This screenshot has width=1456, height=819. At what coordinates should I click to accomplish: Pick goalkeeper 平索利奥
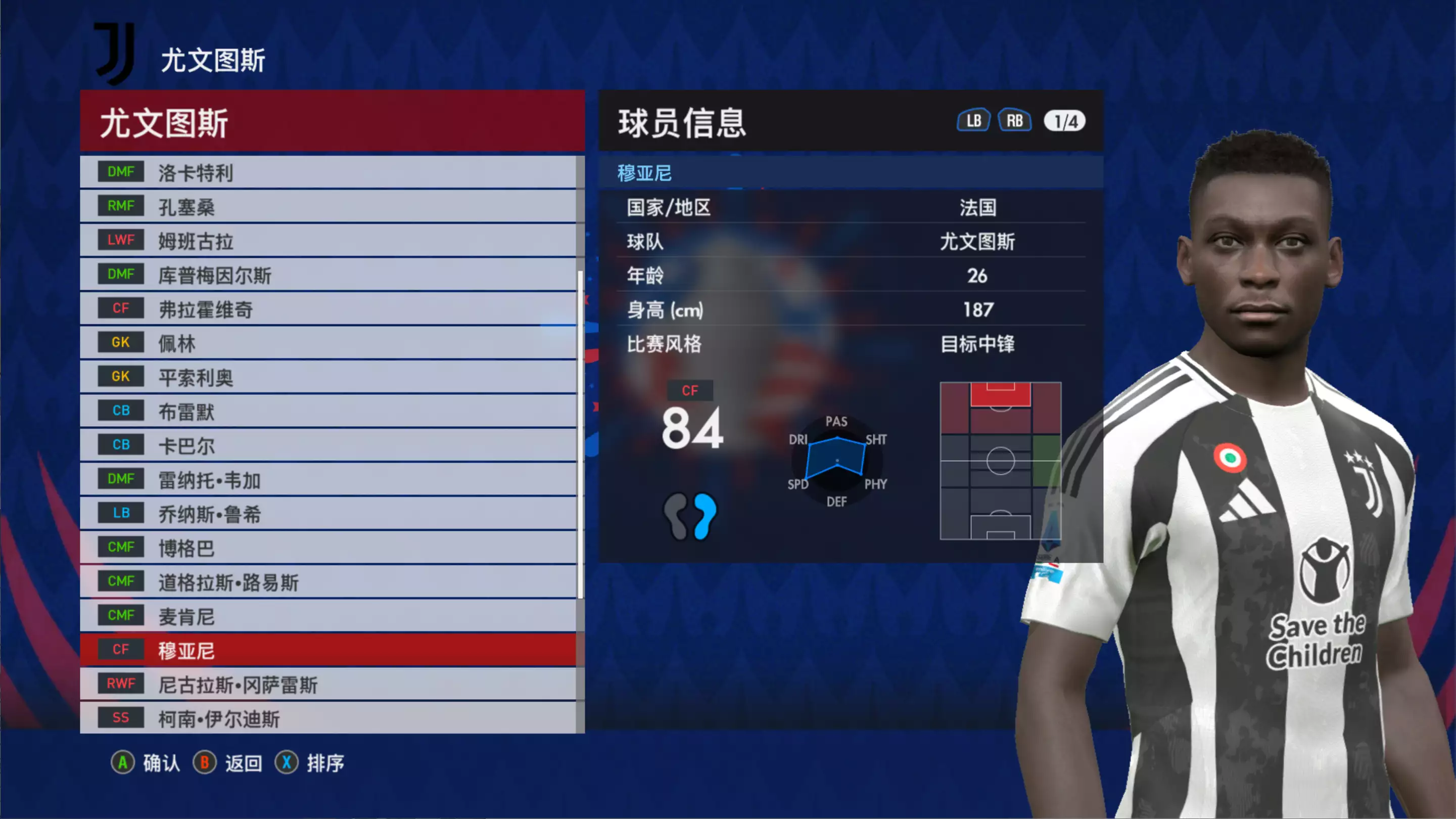[x=328, y=377]
